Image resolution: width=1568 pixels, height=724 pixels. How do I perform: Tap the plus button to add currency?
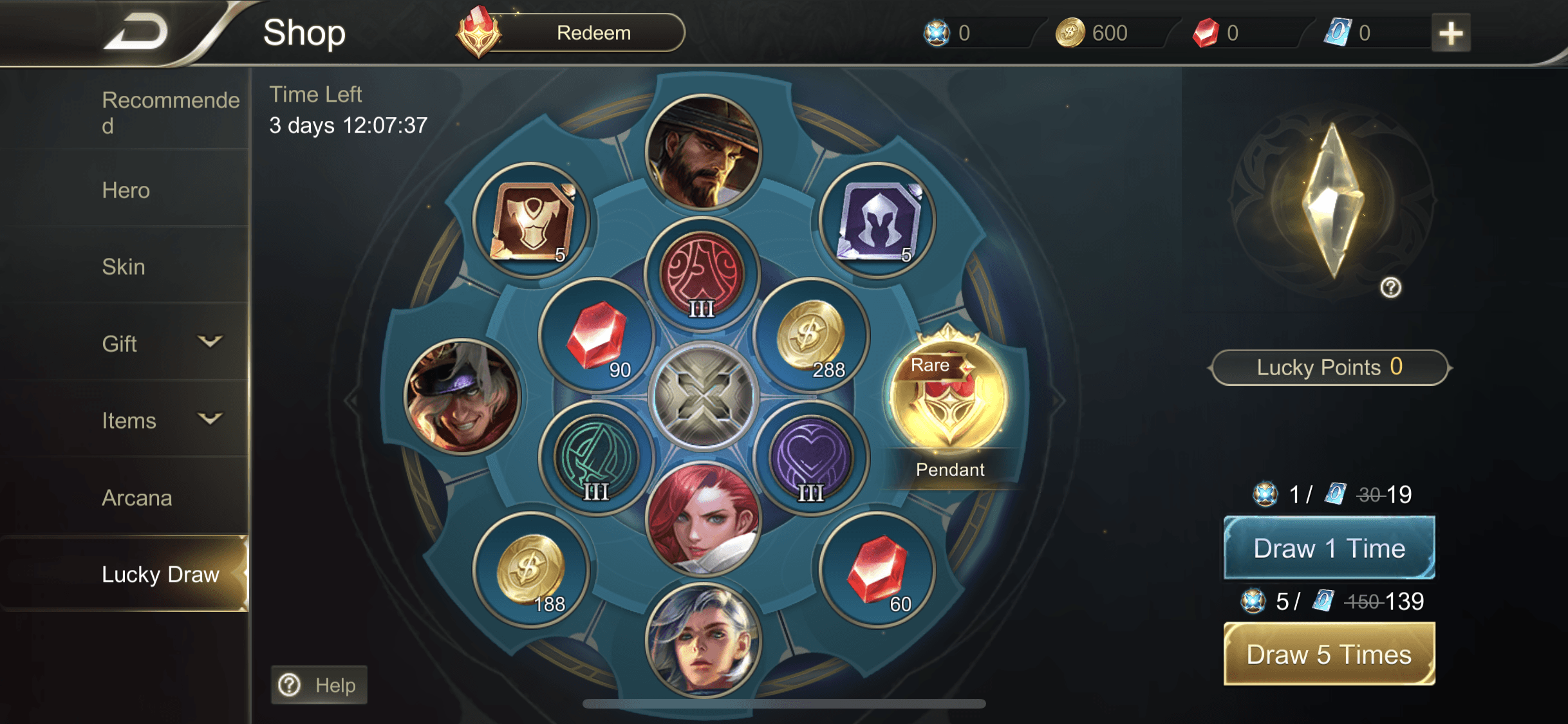pyautogui.click(x=1450, y=33)
